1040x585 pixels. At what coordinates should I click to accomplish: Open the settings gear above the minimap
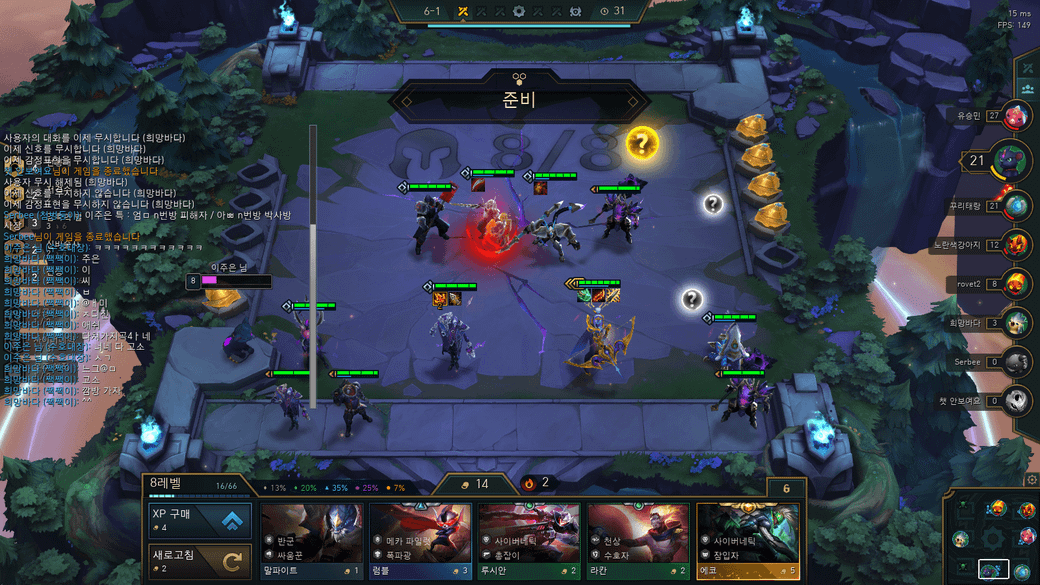[1032, 480]
